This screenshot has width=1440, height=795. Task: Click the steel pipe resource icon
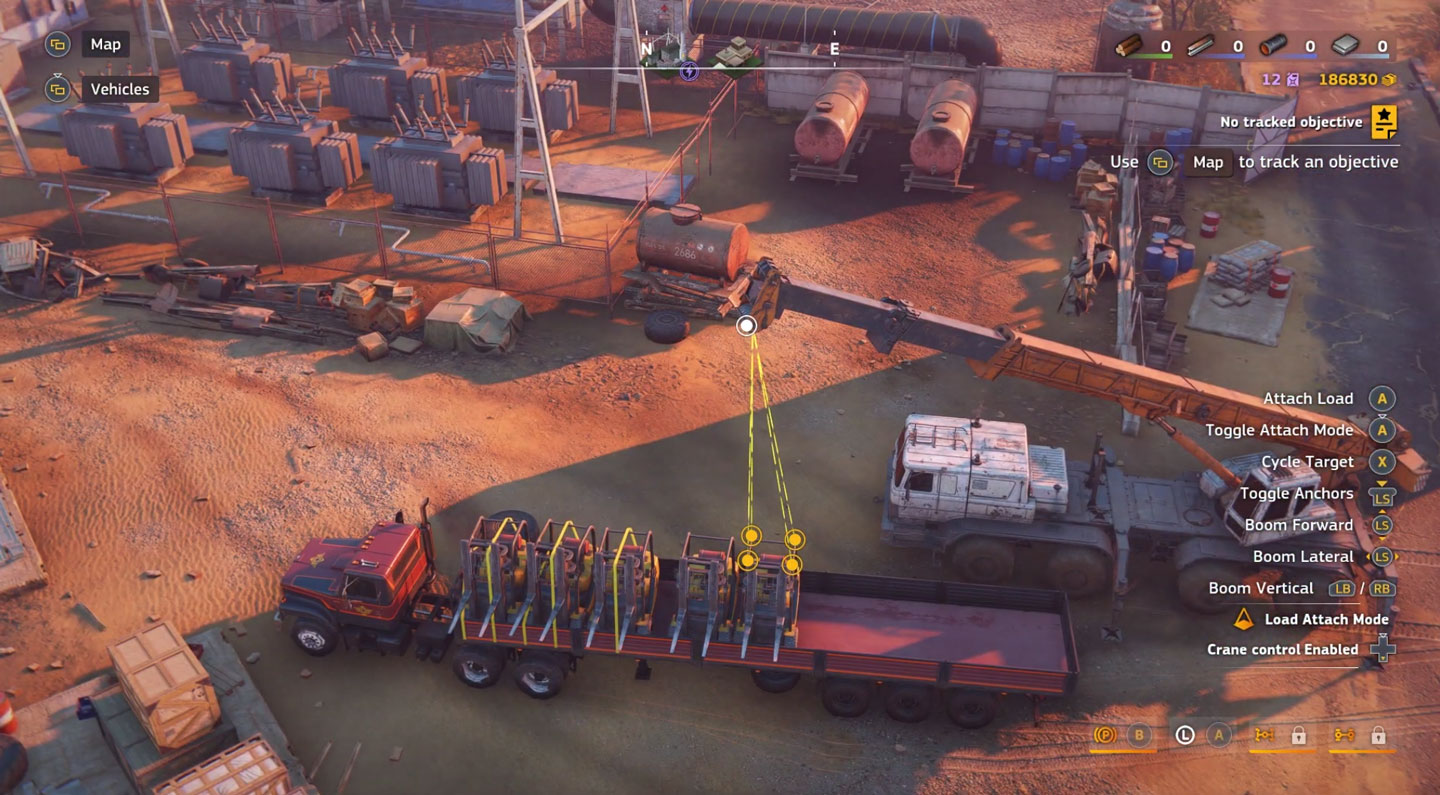click(1273, 46)
